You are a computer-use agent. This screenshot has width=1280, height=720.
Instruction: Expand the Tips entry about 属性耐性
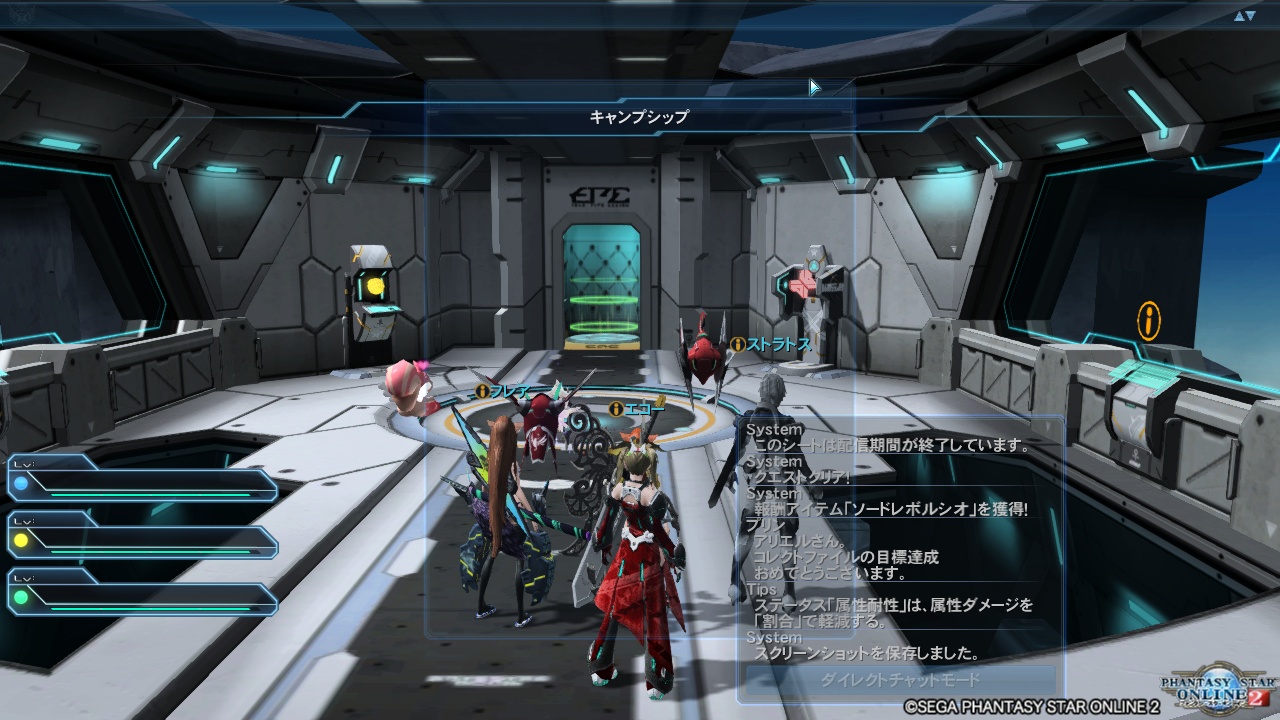pyautogui.click(x=900, y=606)
